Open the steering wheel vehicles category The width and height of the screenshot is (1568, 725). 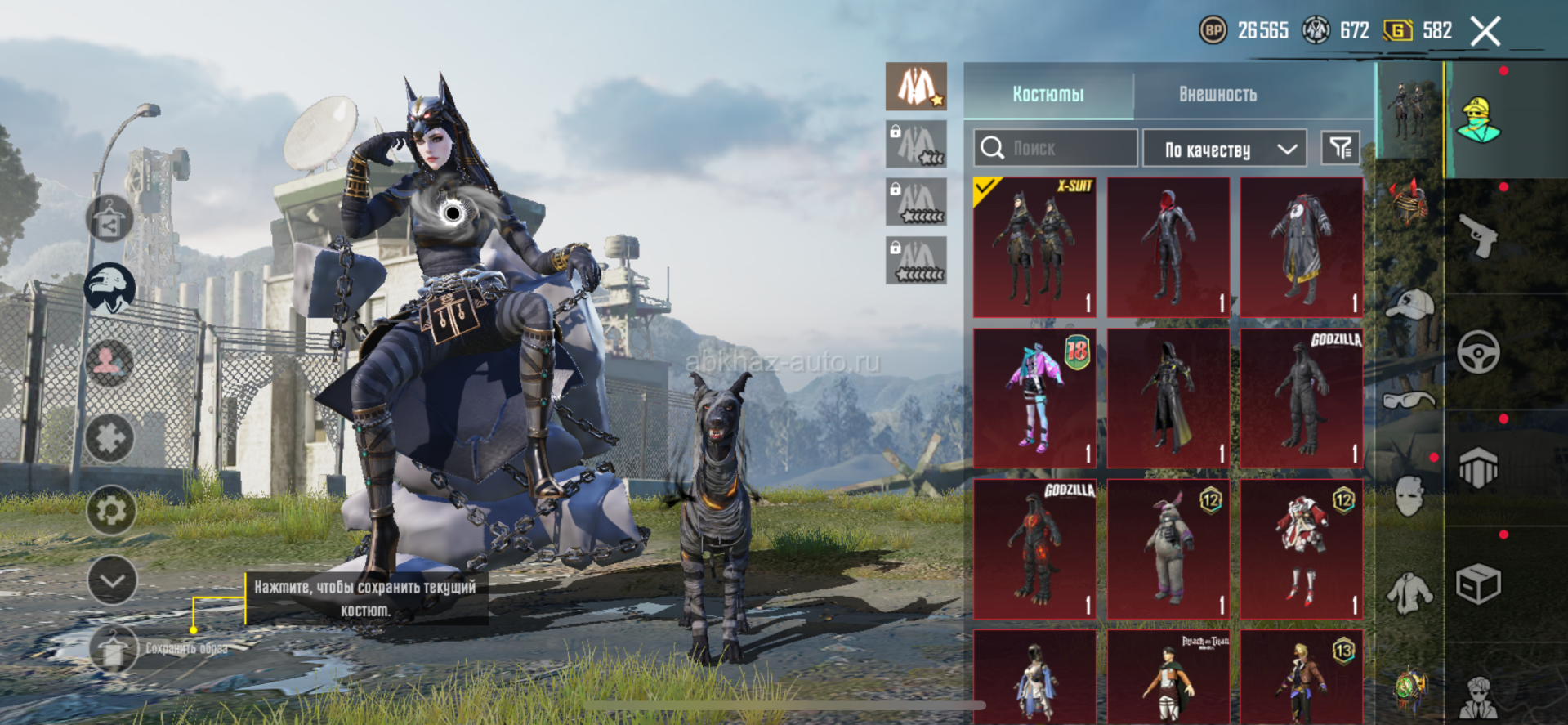pos(1478,352)
